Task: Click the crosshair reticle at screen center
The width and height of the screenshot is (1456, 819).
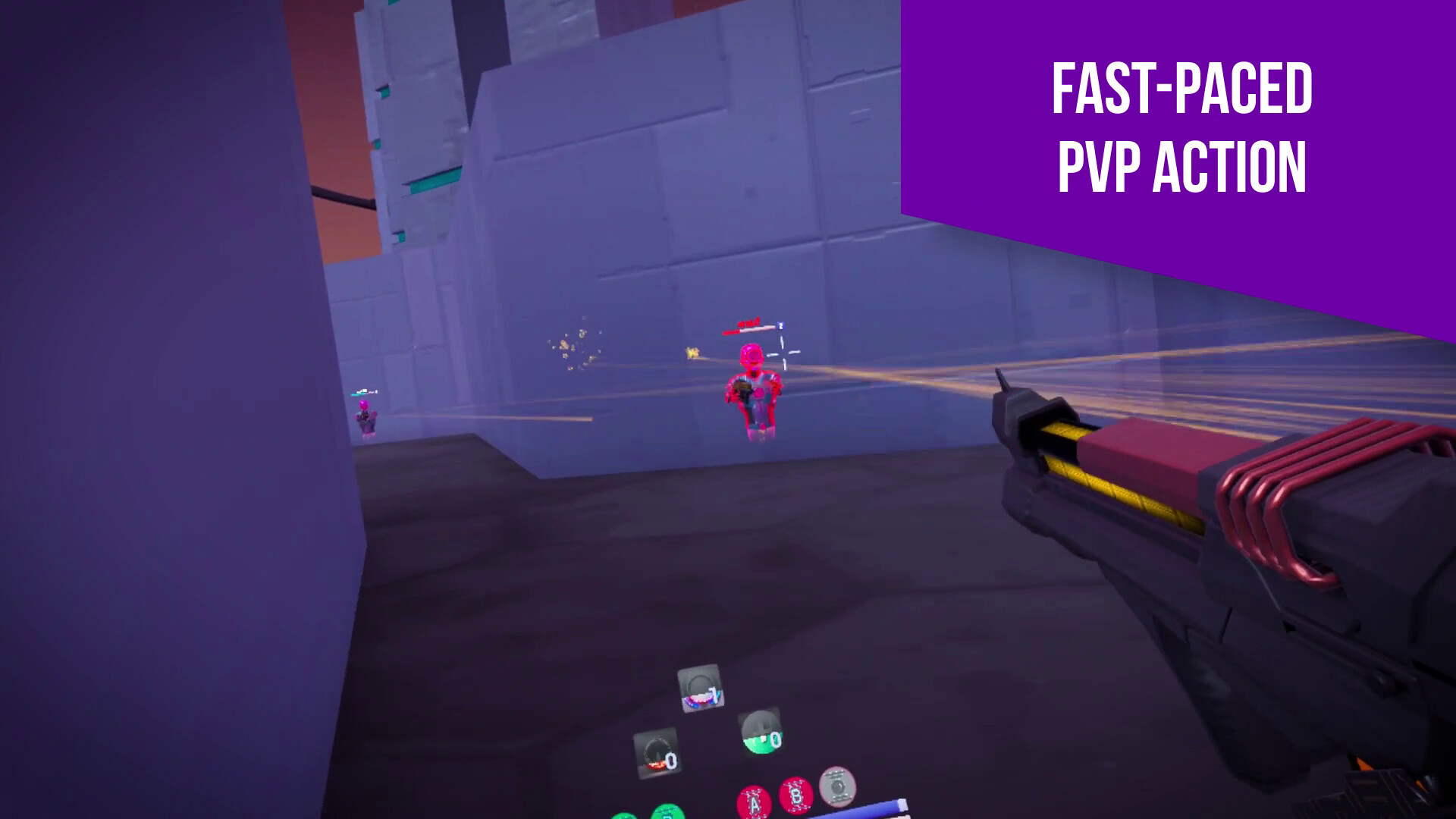Action: (783, 354)
